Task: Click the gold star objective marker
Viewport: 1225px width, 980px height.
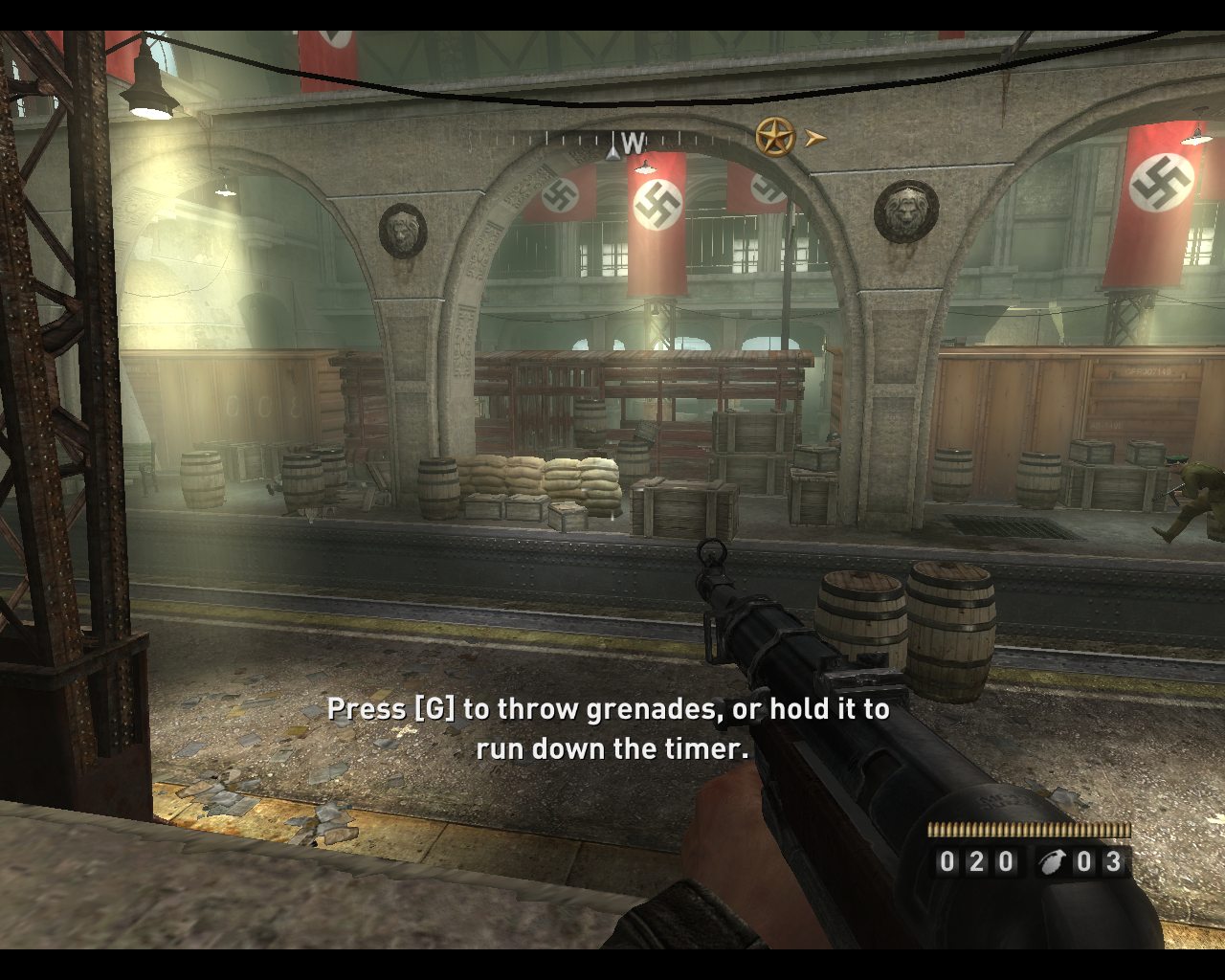Action: [775, 137]
